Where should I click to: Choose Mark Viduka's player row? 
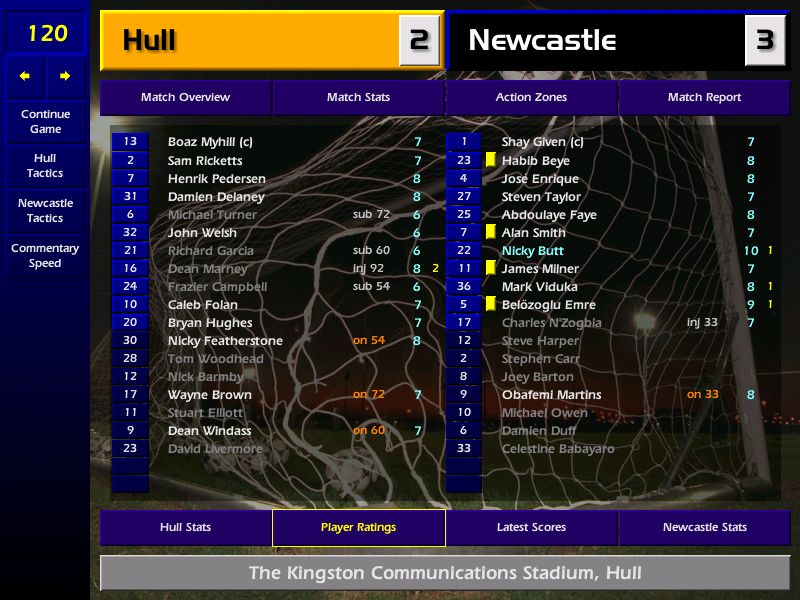[539, 287]
